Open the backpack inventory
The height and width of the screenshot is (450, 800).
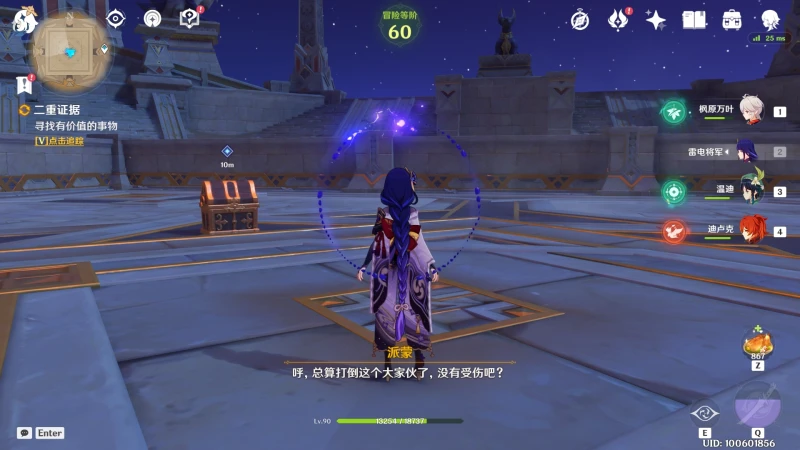[732, 19]
